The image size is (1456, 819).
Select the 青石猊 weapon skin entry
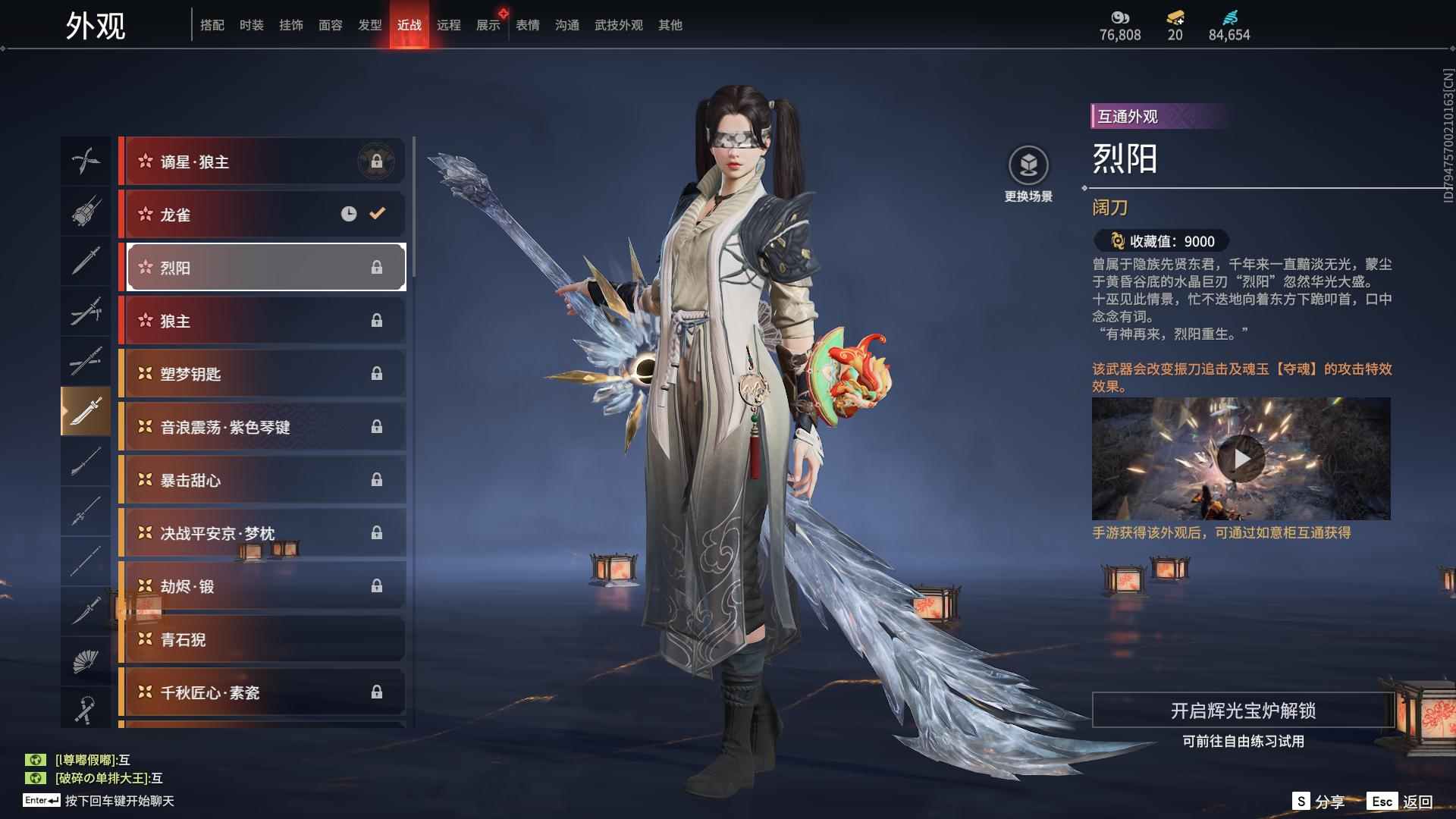[x=262, y=639]
